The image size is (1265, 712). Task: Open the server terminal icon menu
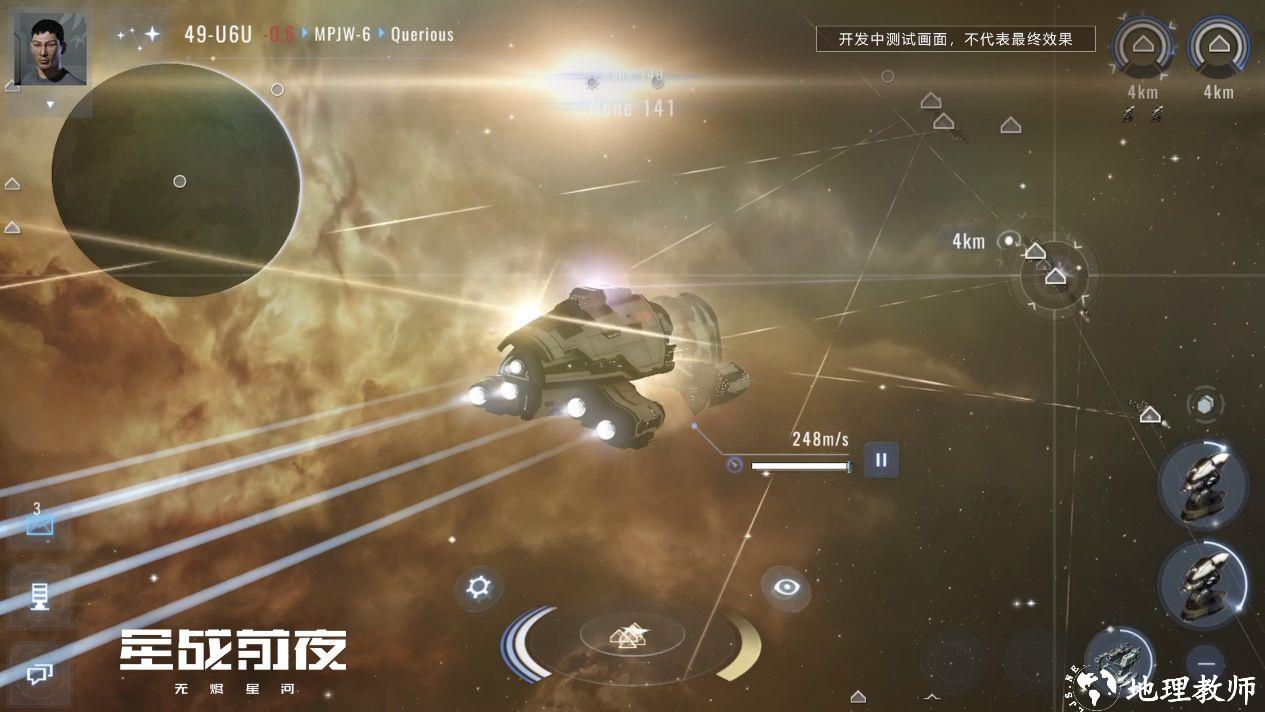39,597
